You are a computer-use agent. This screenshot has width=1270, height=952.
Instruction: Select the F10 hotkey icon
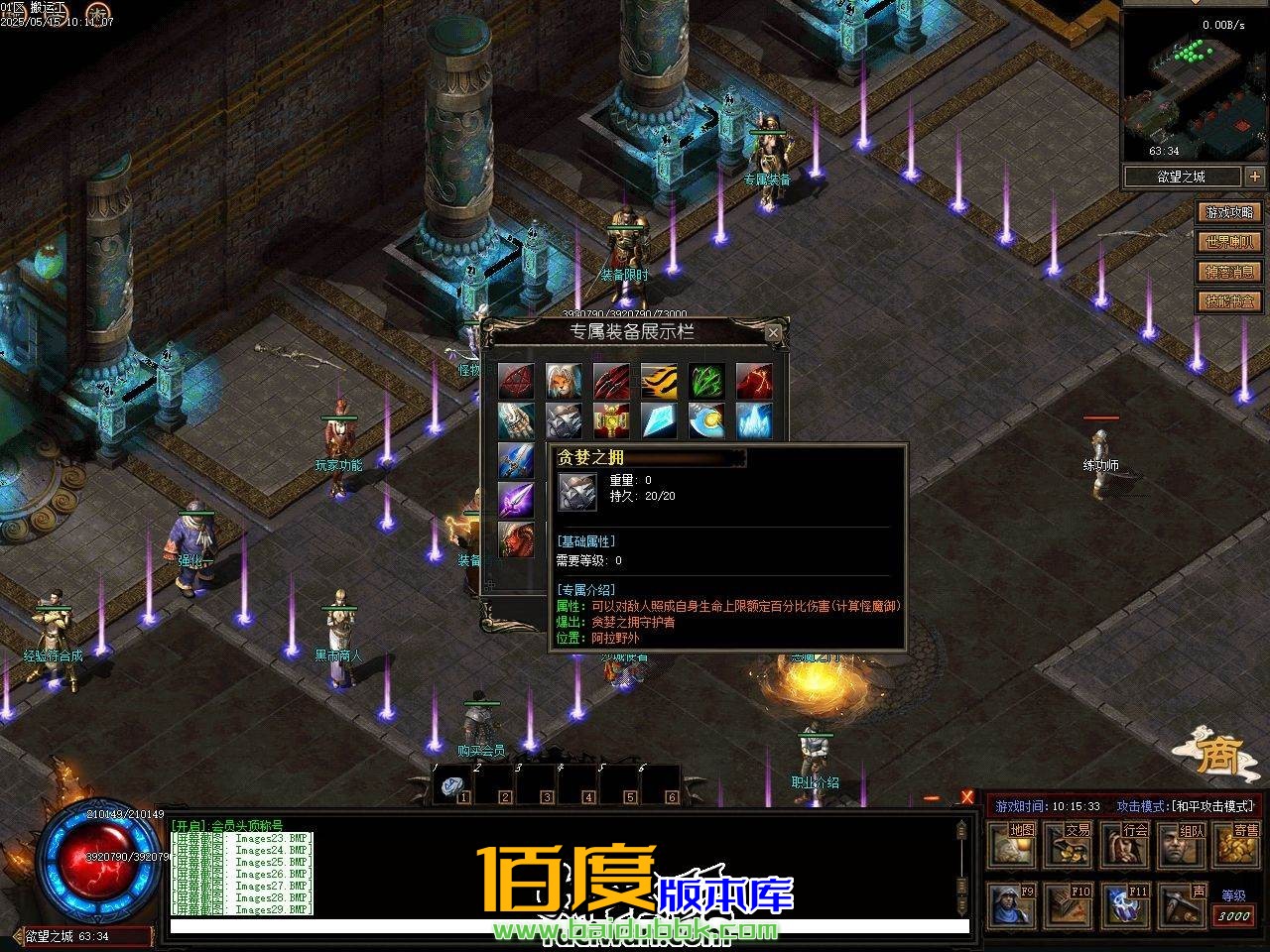click(x=1069, y=904)
